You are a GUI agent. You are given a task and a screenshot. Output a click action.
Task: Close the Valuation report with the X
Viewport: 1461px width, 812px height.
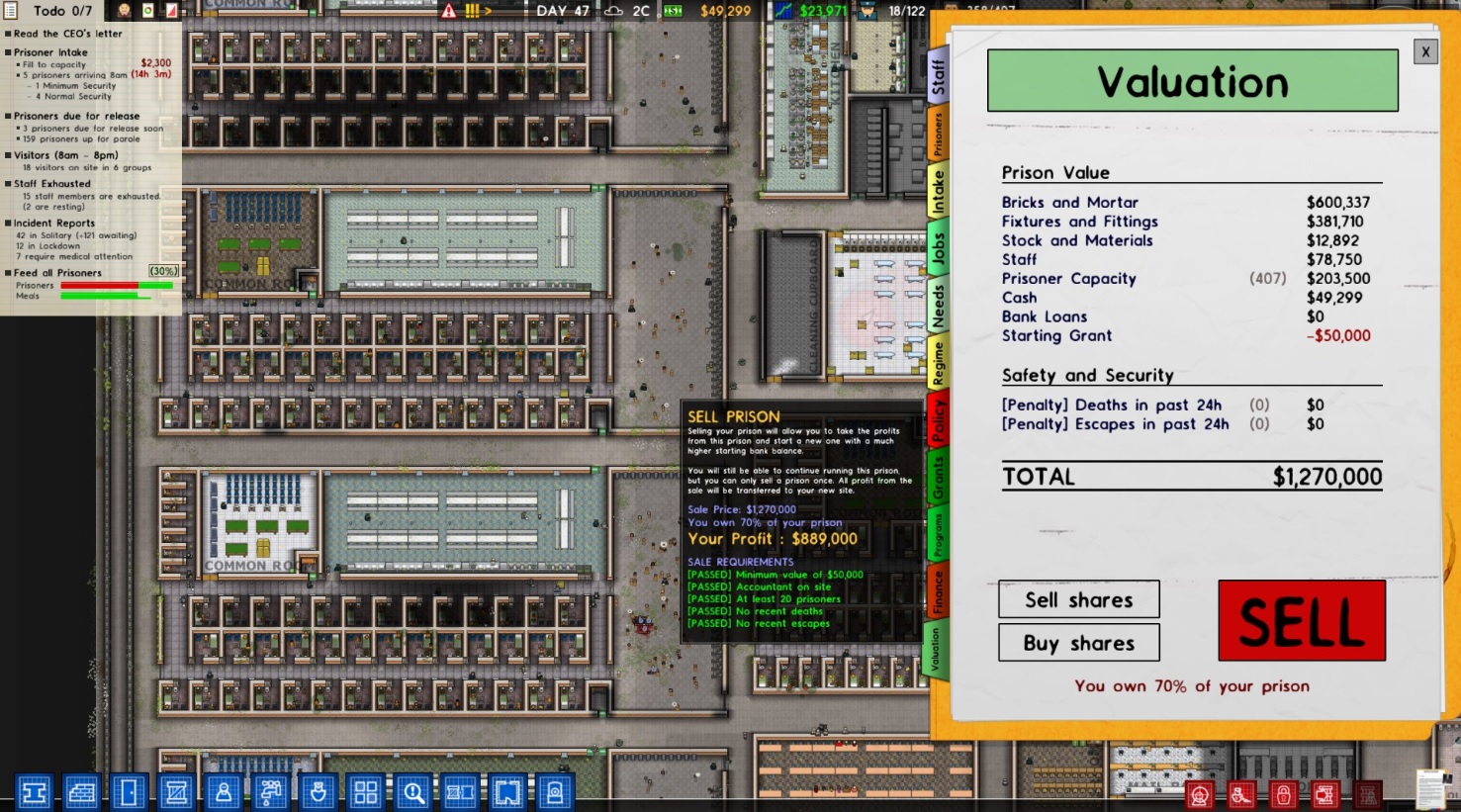pyautogui.click(x=1425, y=51)
